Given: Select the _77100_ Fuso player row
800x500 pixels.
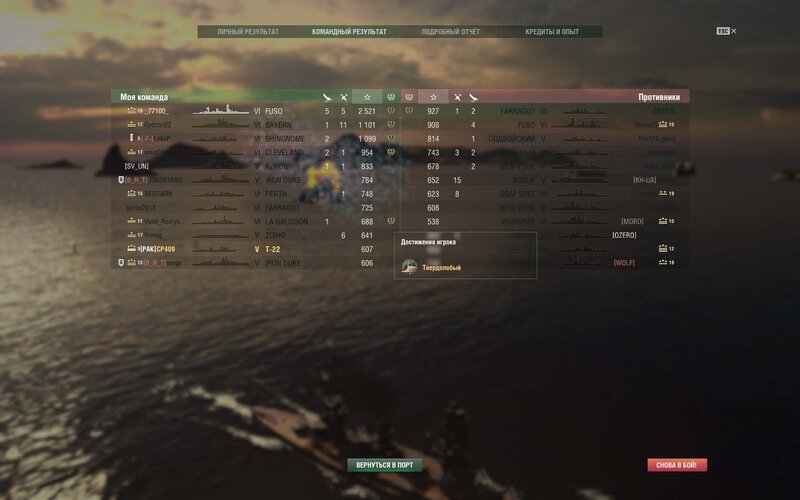Looking at the screenshot, I should pos(240,111).
